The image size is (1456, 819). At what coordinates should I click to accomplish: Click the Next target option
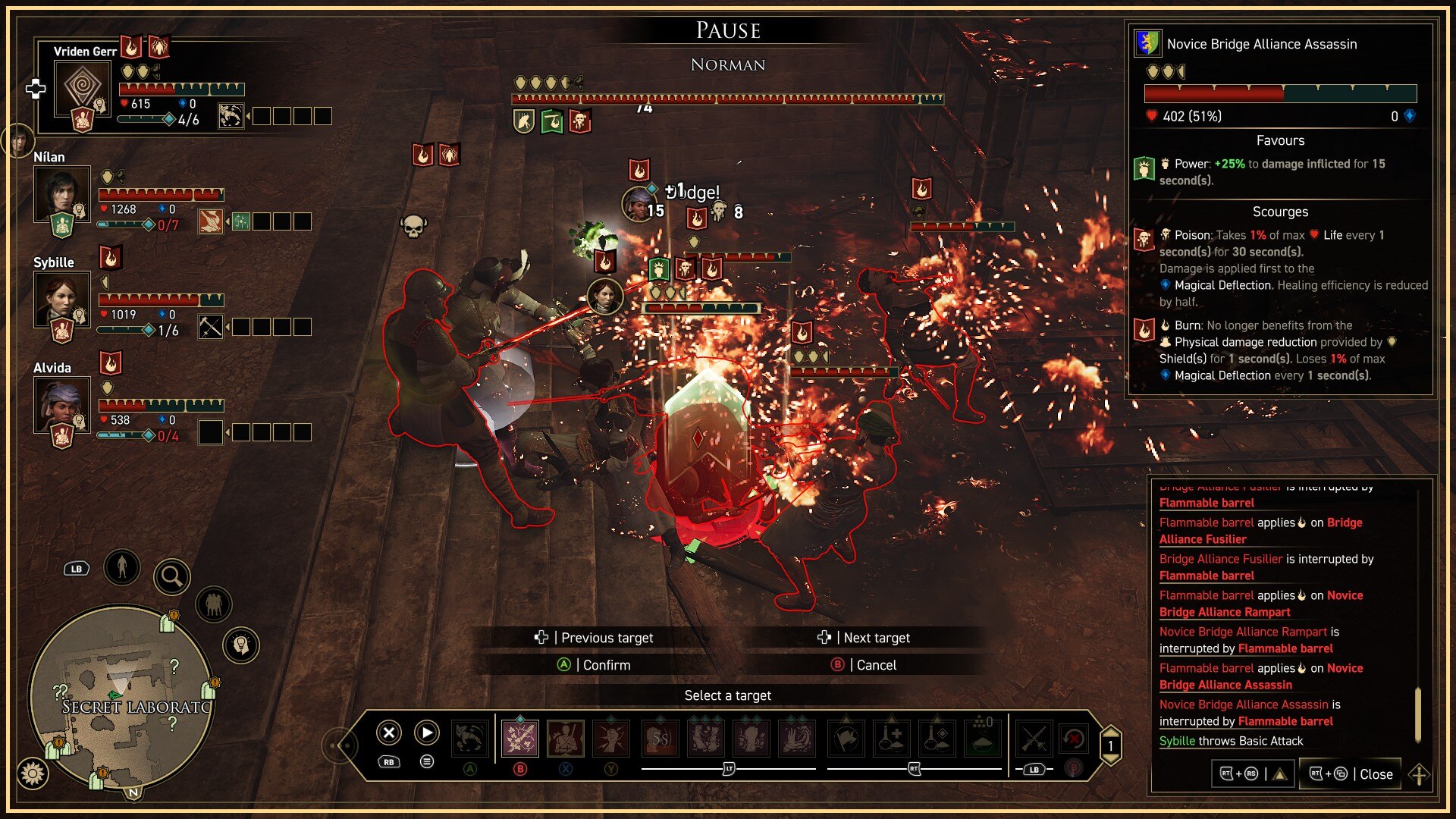[876, 638]
